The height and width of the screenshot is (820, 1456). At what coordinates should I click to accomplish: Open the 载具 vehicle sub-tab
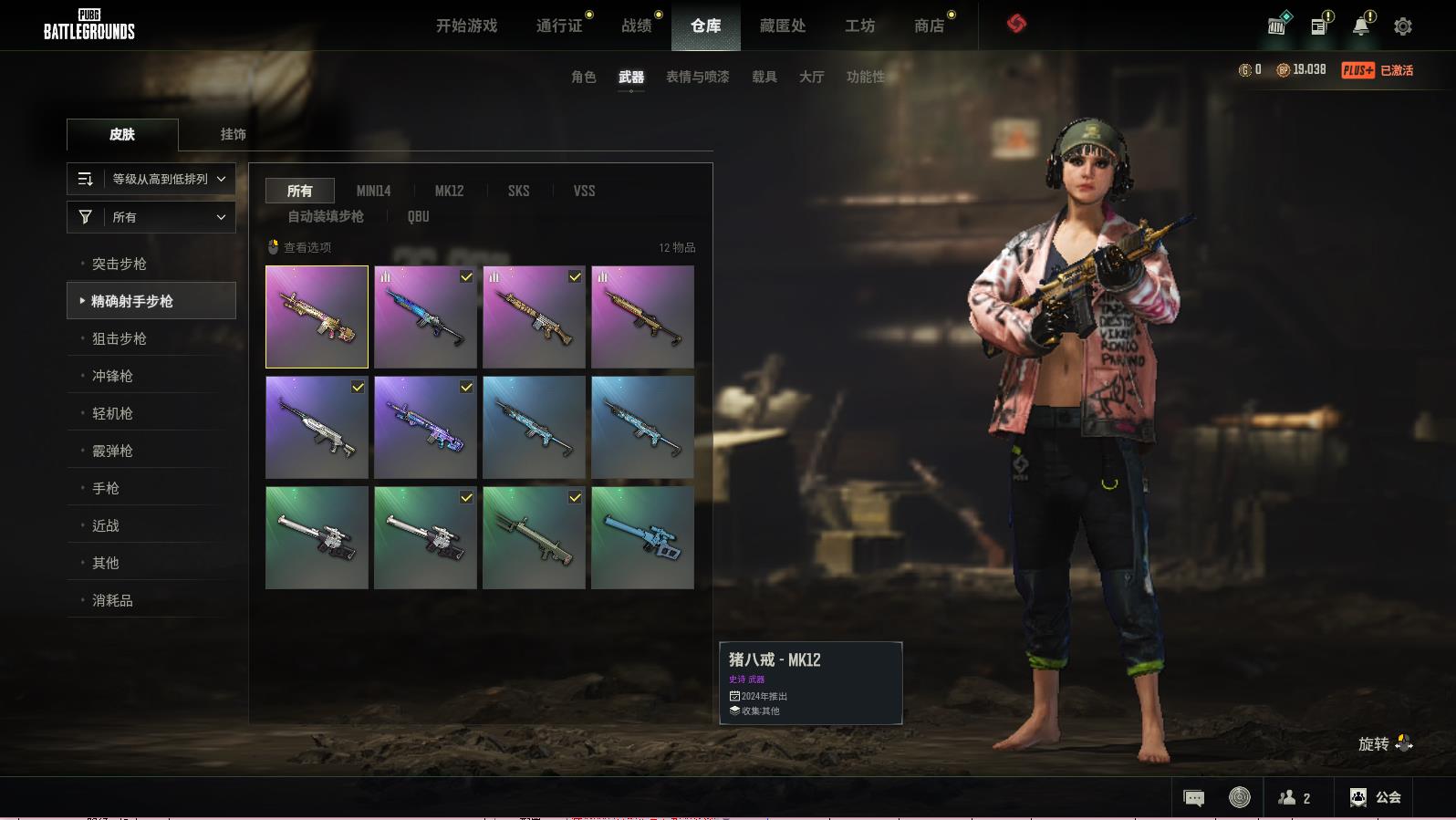click(764, 77)
